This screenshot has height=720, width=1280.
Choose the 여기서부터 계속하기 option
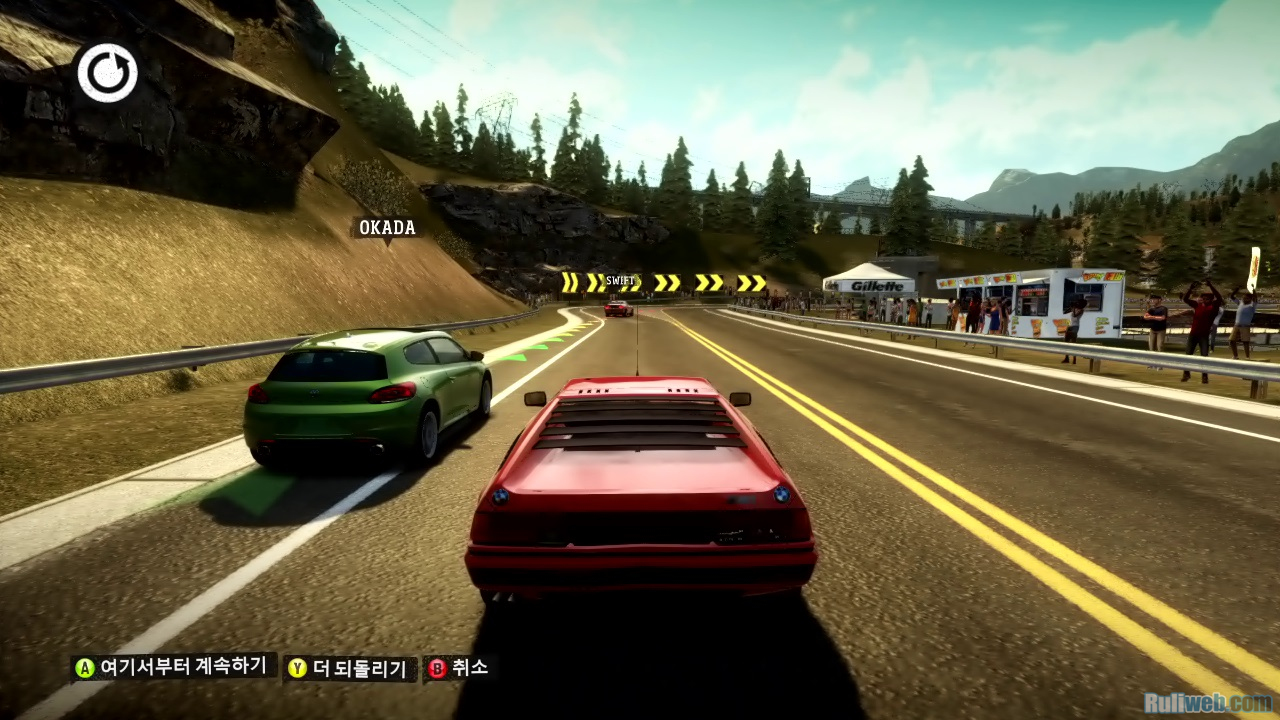pyautogui.click(x=173, y=667)
